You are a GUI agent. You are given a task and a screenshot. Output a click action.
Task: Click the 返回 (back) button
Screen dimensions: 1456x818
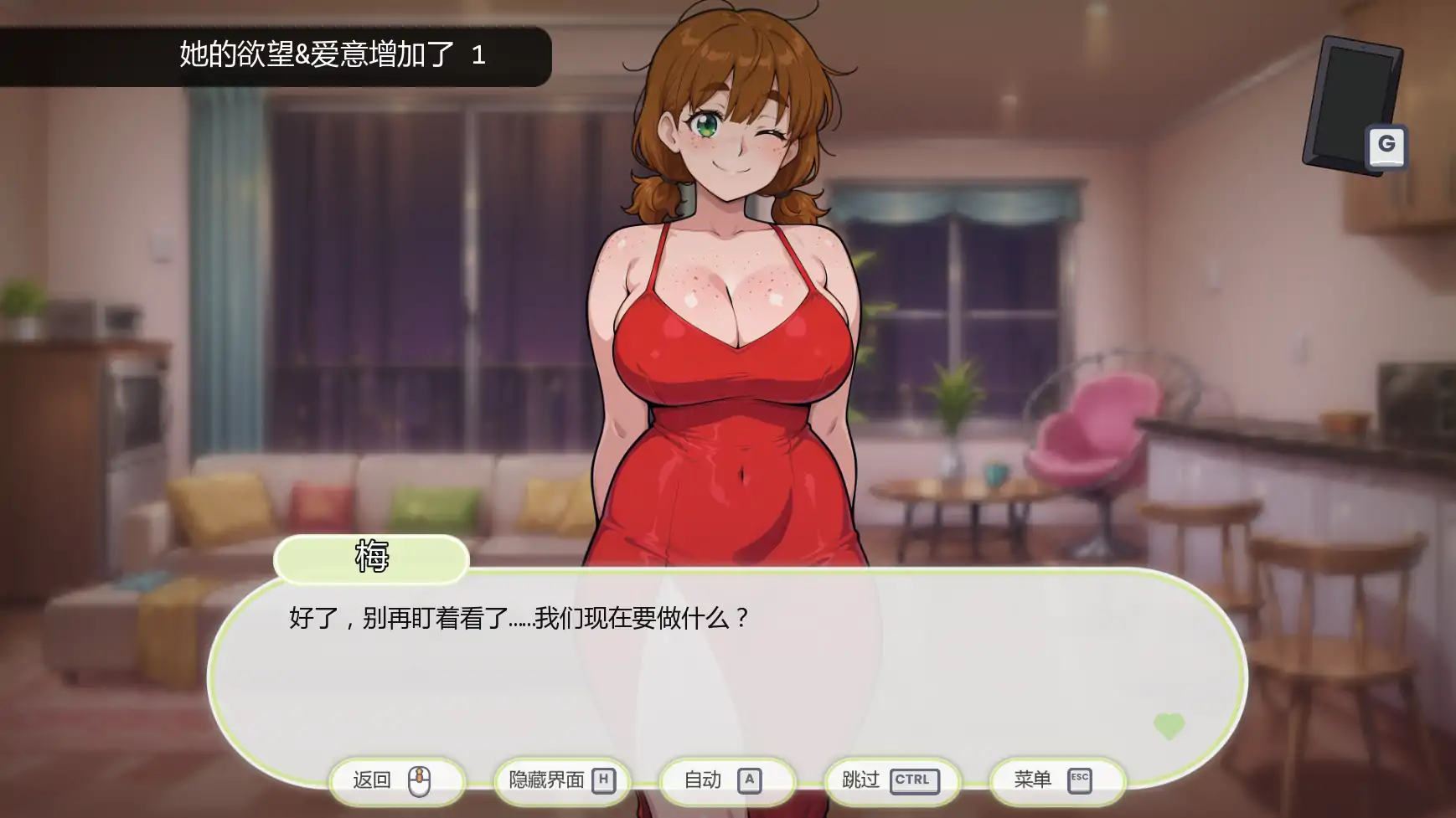pyautogui.click(x=395, y=780)
